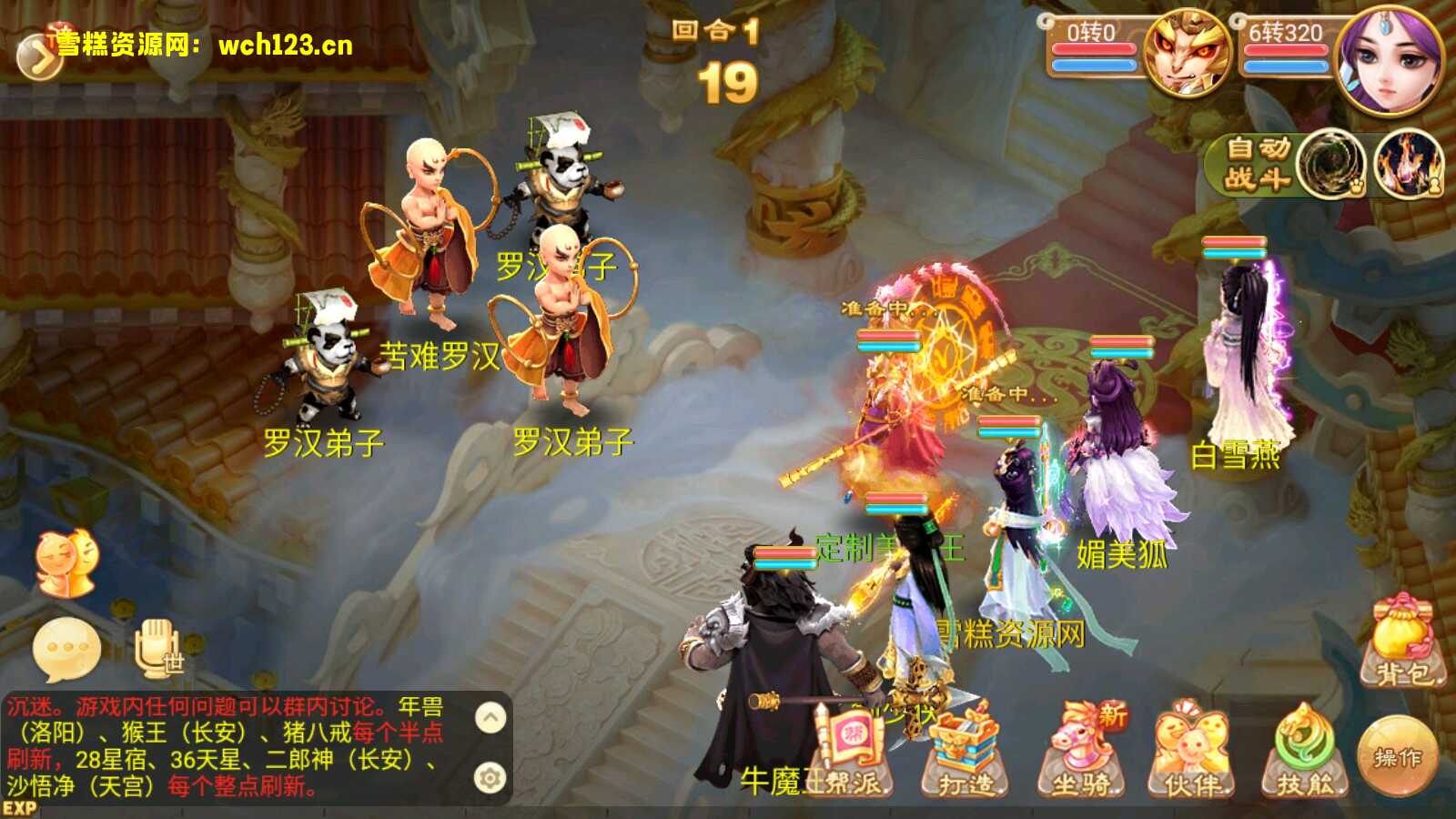This screenshot has height=819, width=1456.
Task: Open the 伙伴 partners menu
Action: click(1191, 752)
